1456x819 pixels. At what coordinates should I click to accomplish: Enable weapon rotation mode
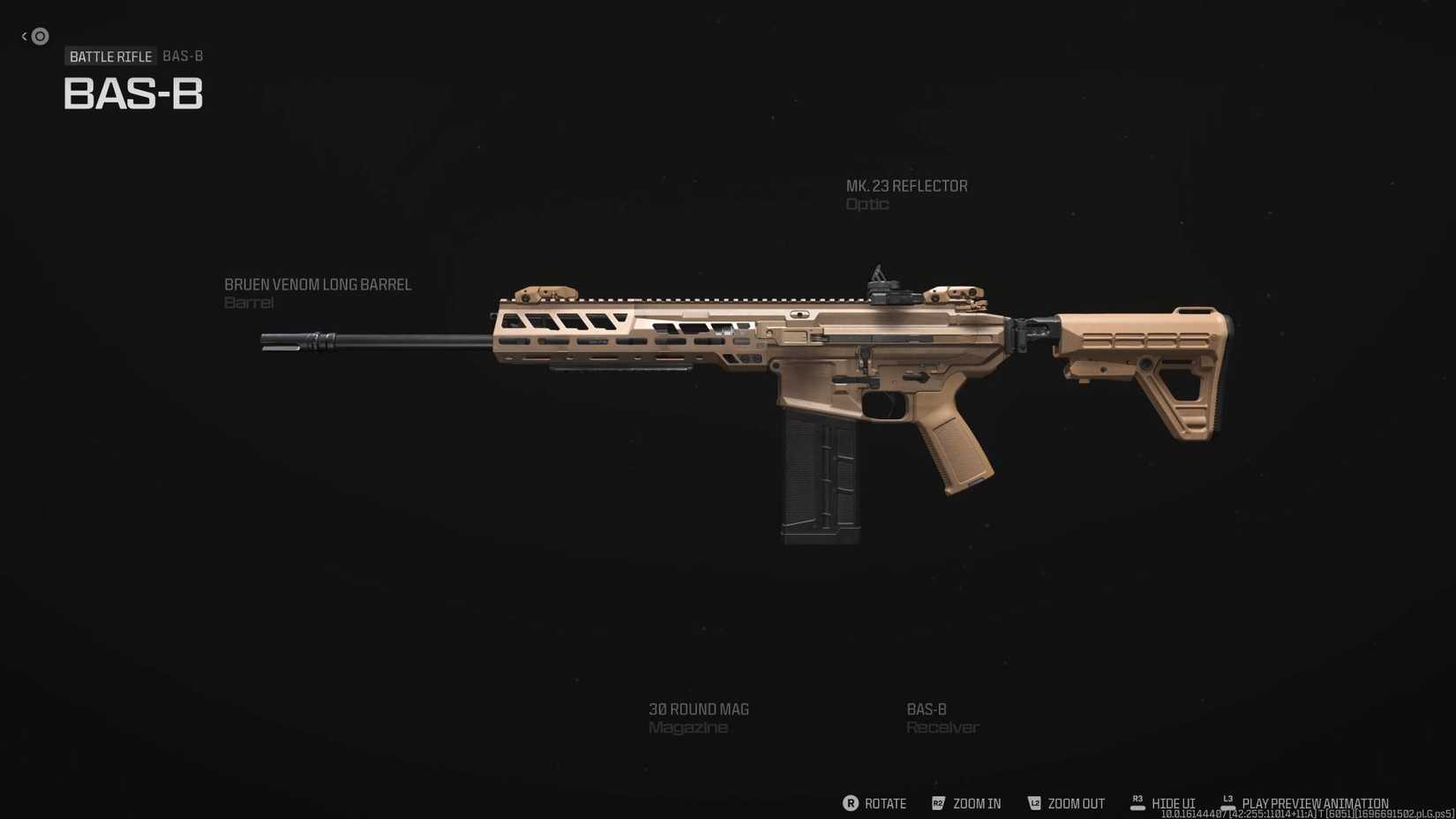coord(874,803)
